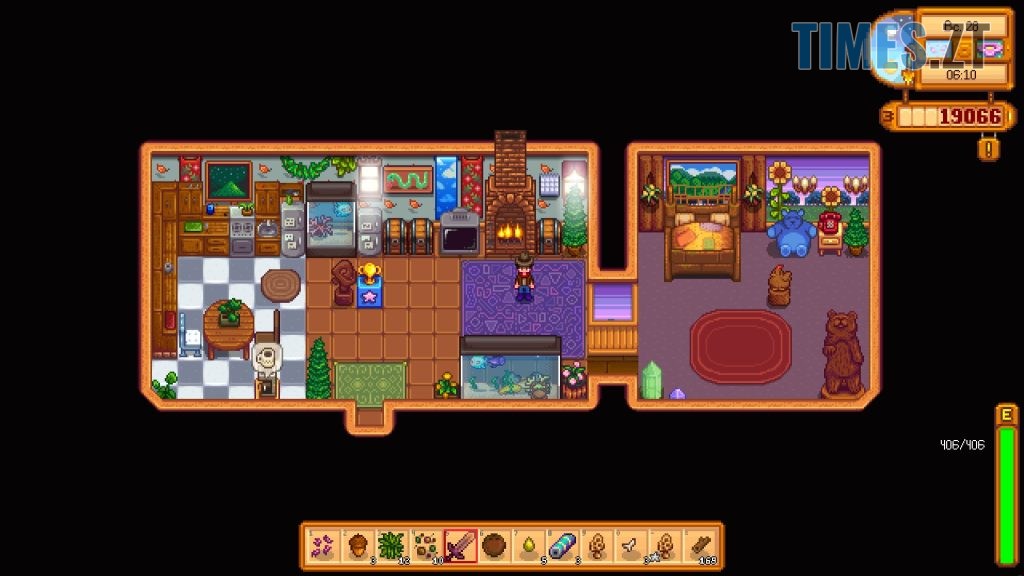Pick the brown coconut slot
Image resolution: width=1024 pixels, height=576 pixels.
[494, 546]
